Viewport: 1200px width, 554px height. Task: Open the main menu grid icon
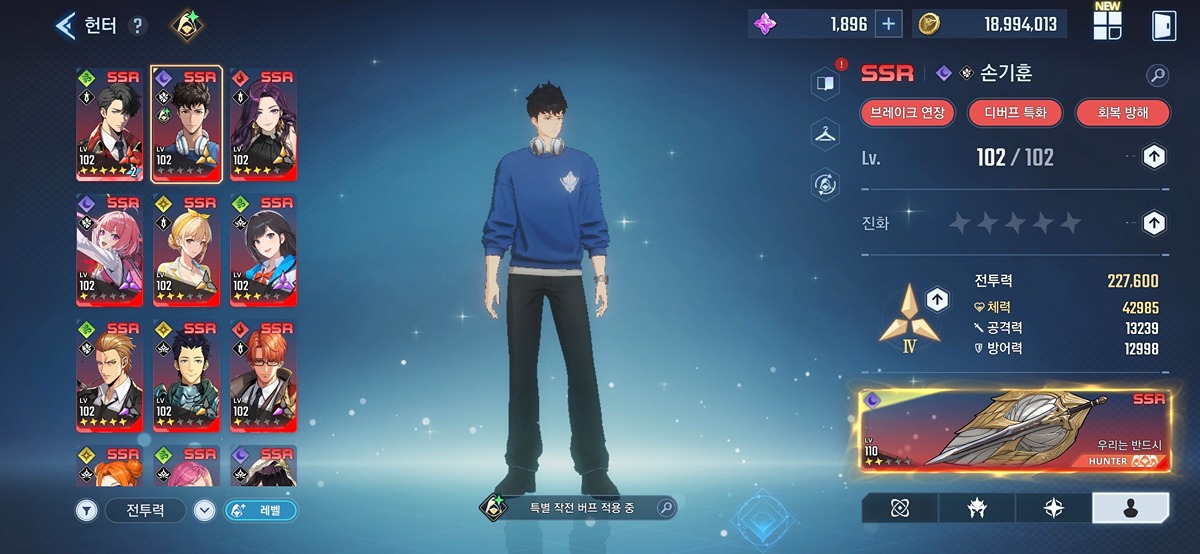click(1107, 26)
